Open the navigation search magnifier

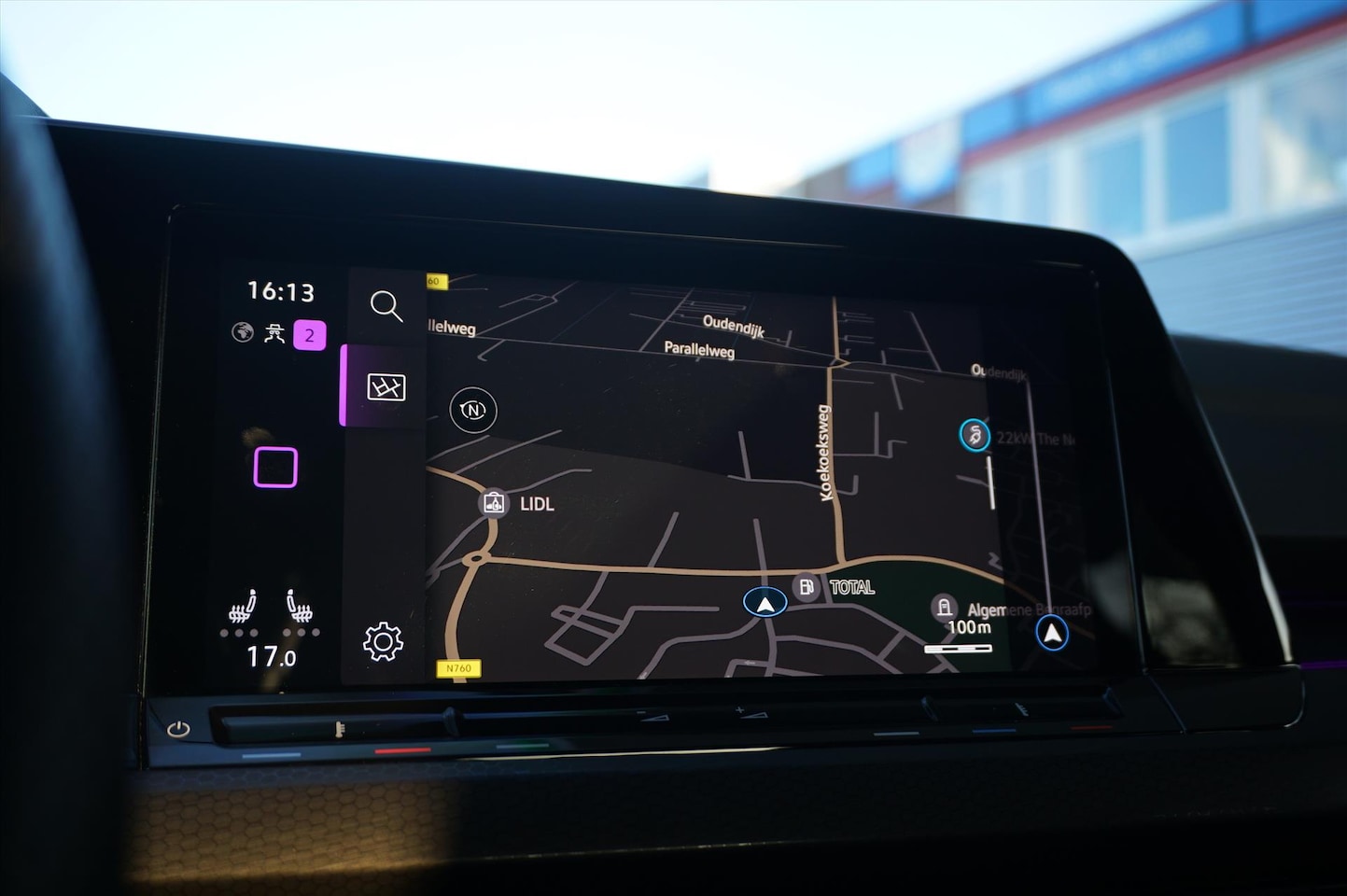point(386,305)
